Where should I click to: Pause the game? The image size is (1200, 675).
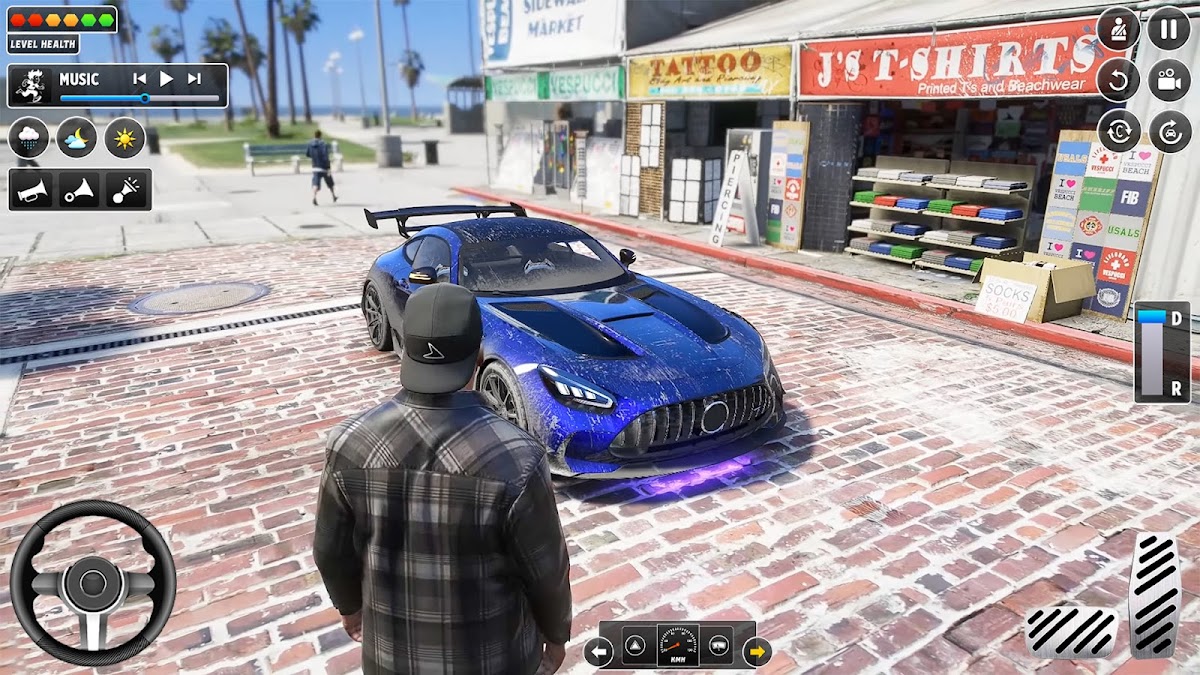tap(1168, 28)
